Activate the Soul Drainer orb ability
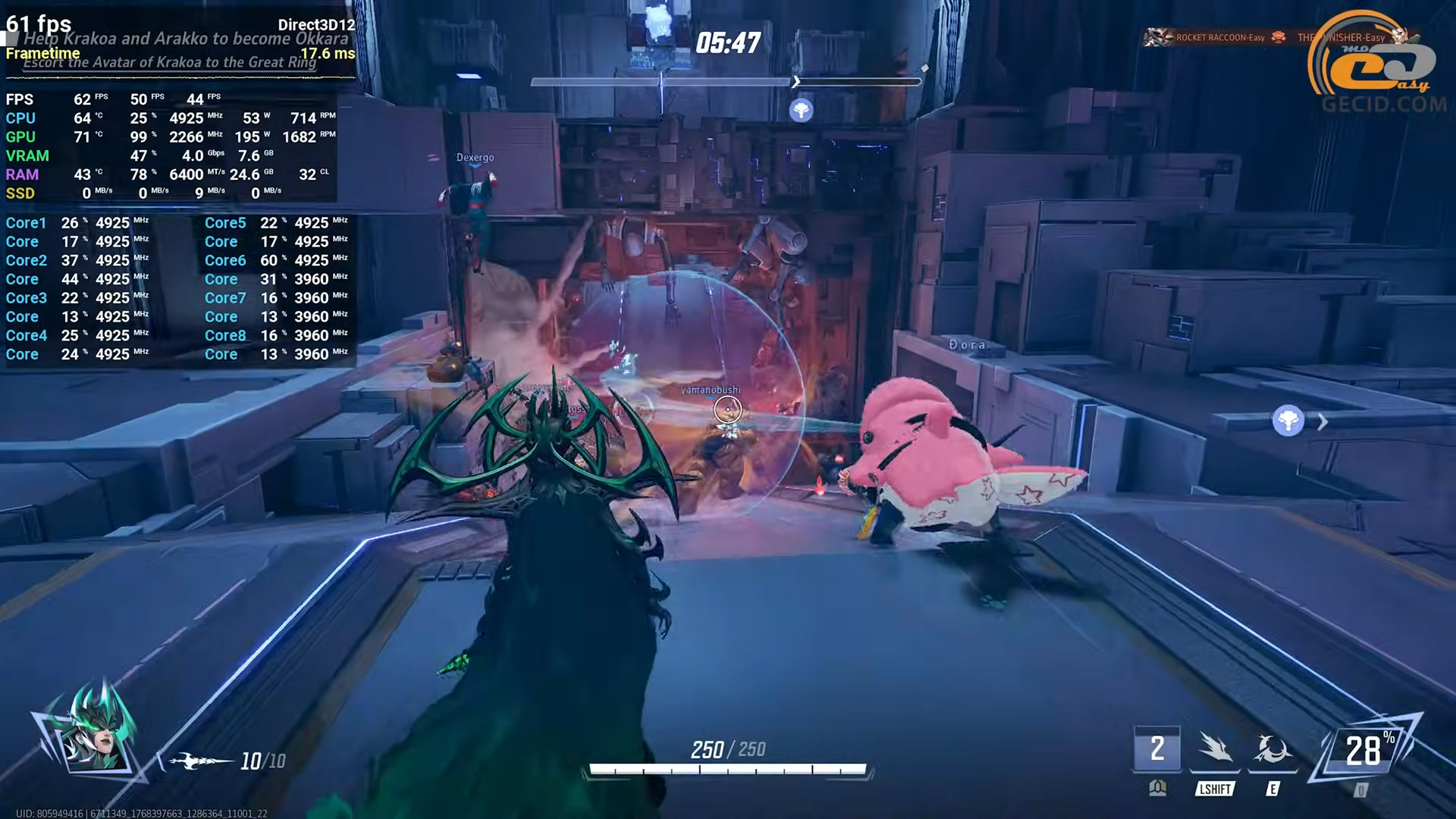Image resolution: width=1456 pixels, height=819 pixels. [x=1272, y=749]
